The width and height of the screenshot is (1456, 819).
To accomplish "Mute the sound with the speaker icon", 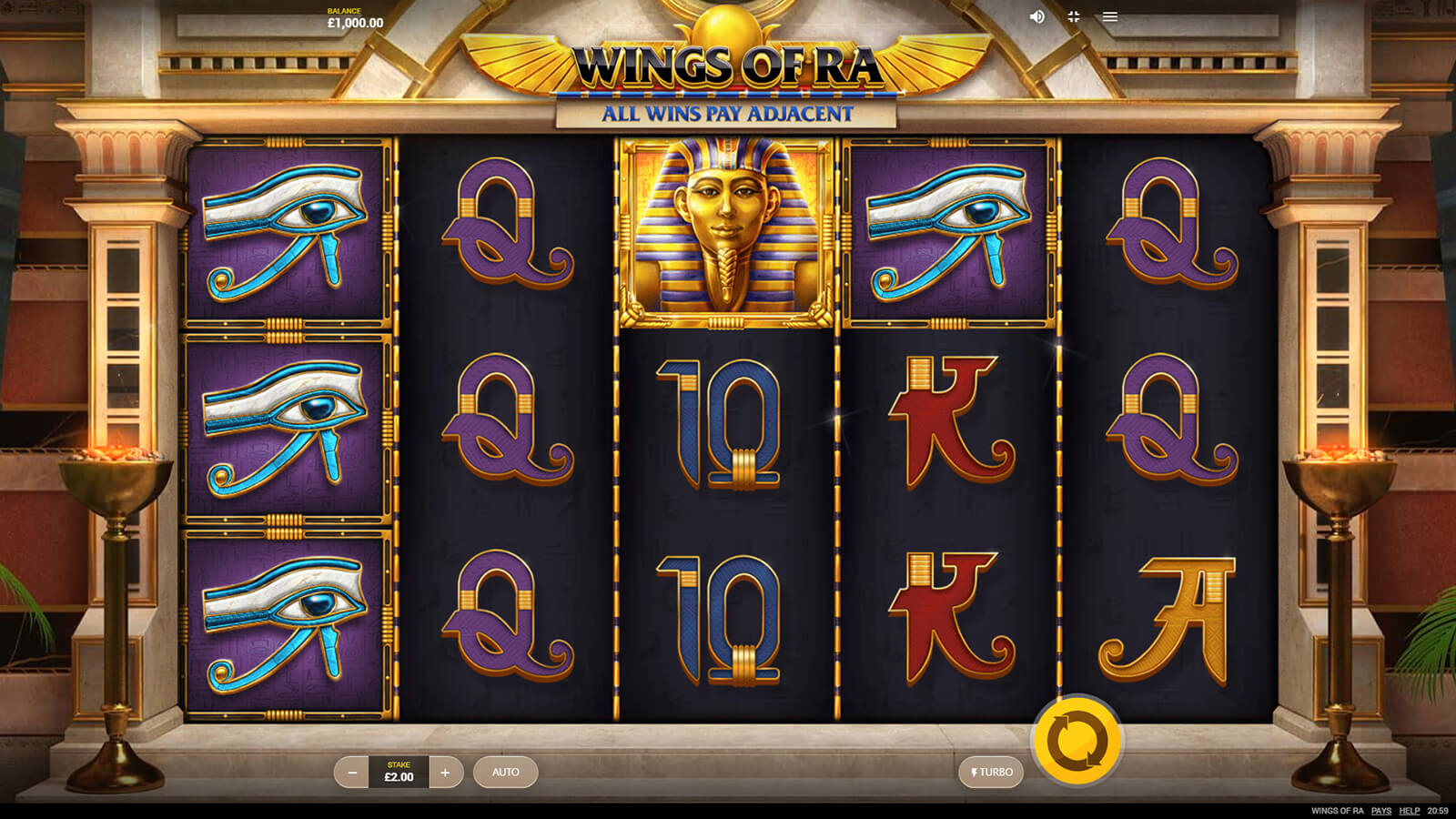I will [1036, 17].
